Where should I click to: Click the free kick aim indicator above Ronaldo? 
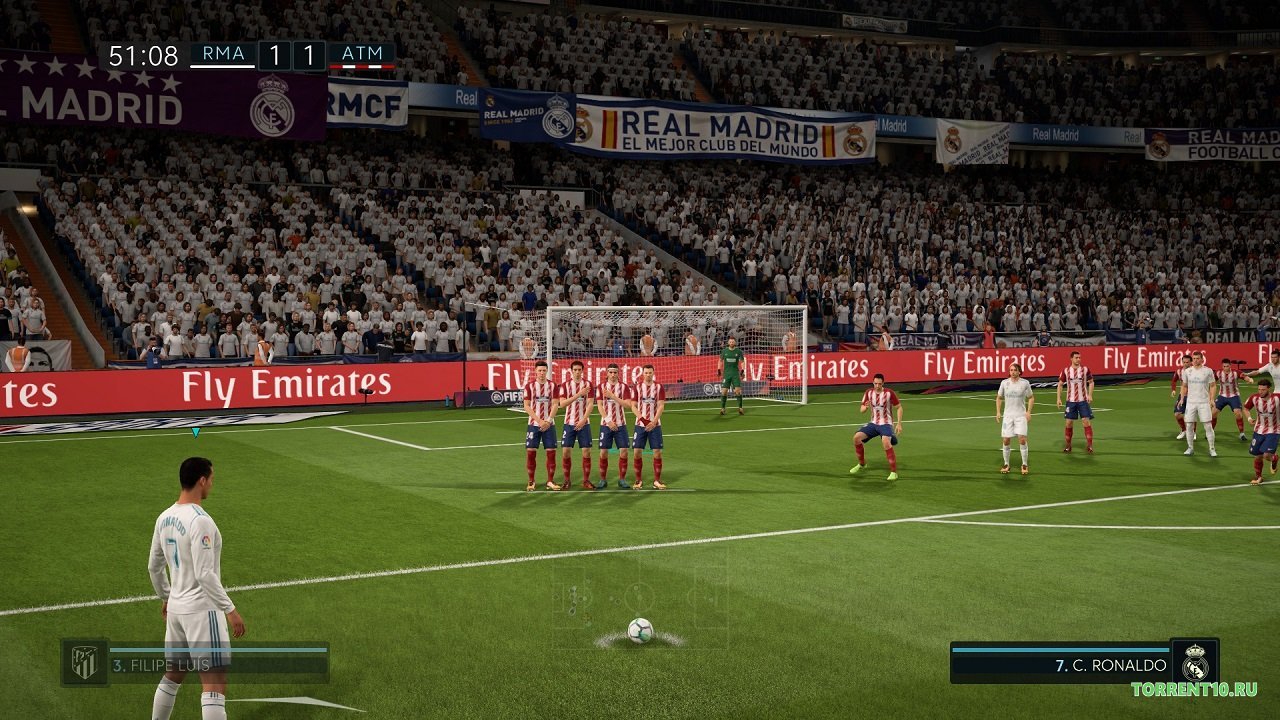(x=194, y=435)
